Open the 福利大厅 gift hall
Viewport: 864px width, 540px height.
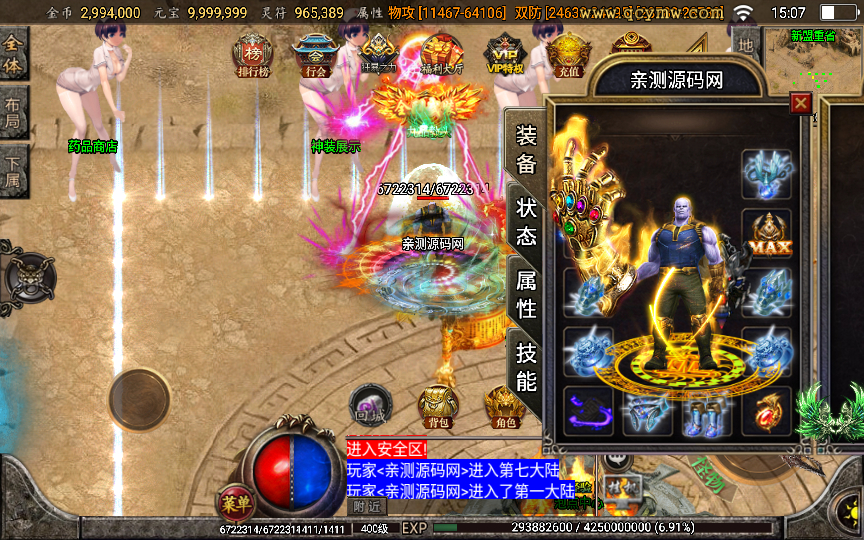440,55
